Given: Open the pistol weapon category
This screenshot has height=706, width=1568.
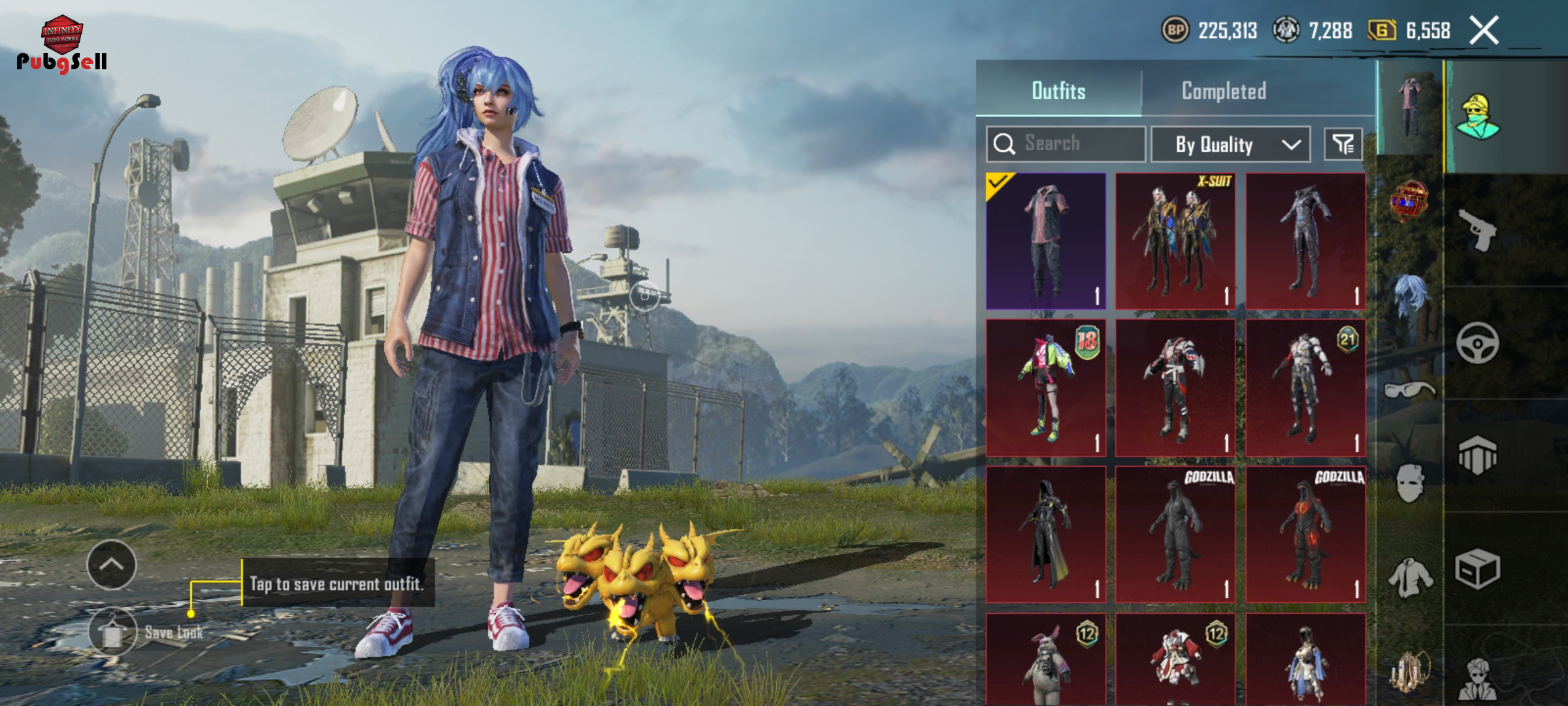Looking at the screenshot, I should pyautogui.click(x=1477, y=230).
